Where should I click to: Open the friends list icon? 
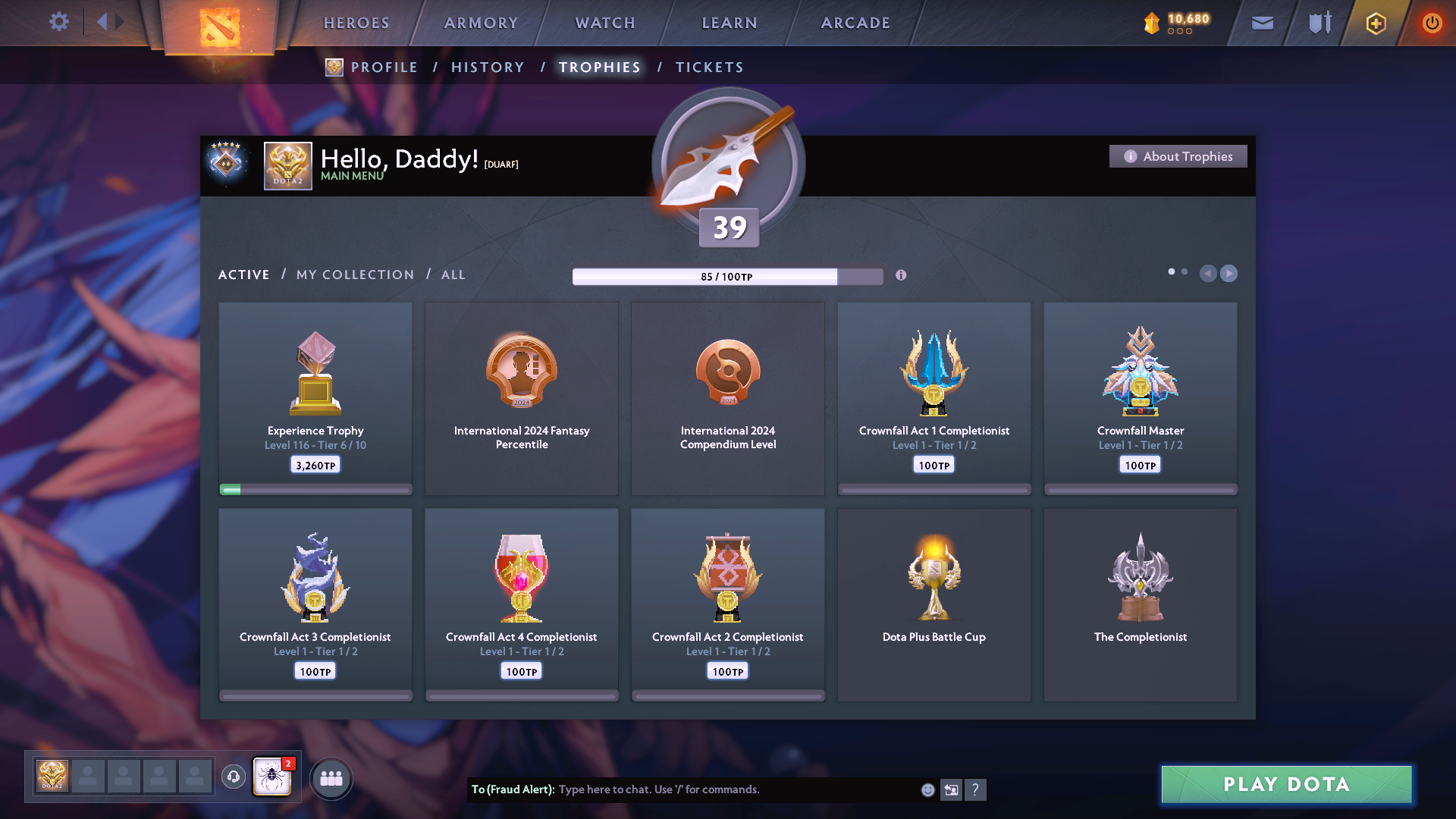(331, 777)
